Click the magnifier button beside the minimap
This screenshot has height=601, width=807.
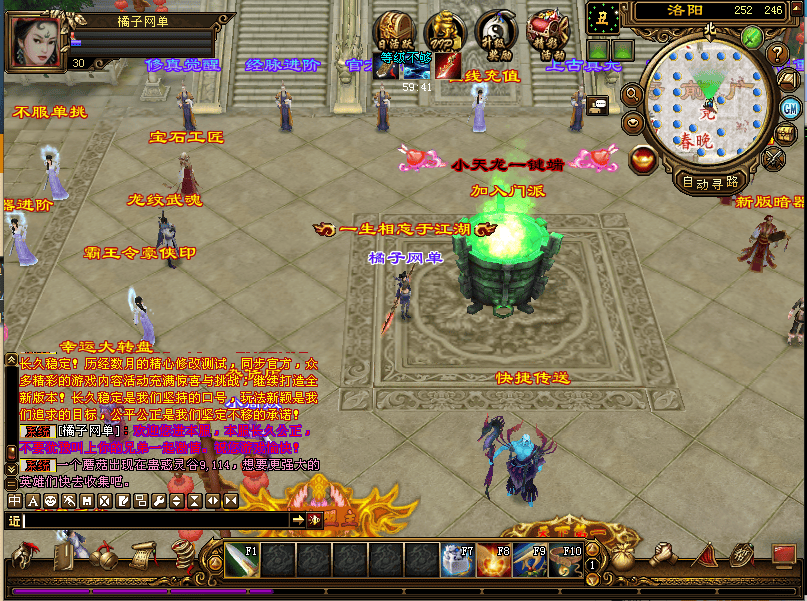point(632,94)
